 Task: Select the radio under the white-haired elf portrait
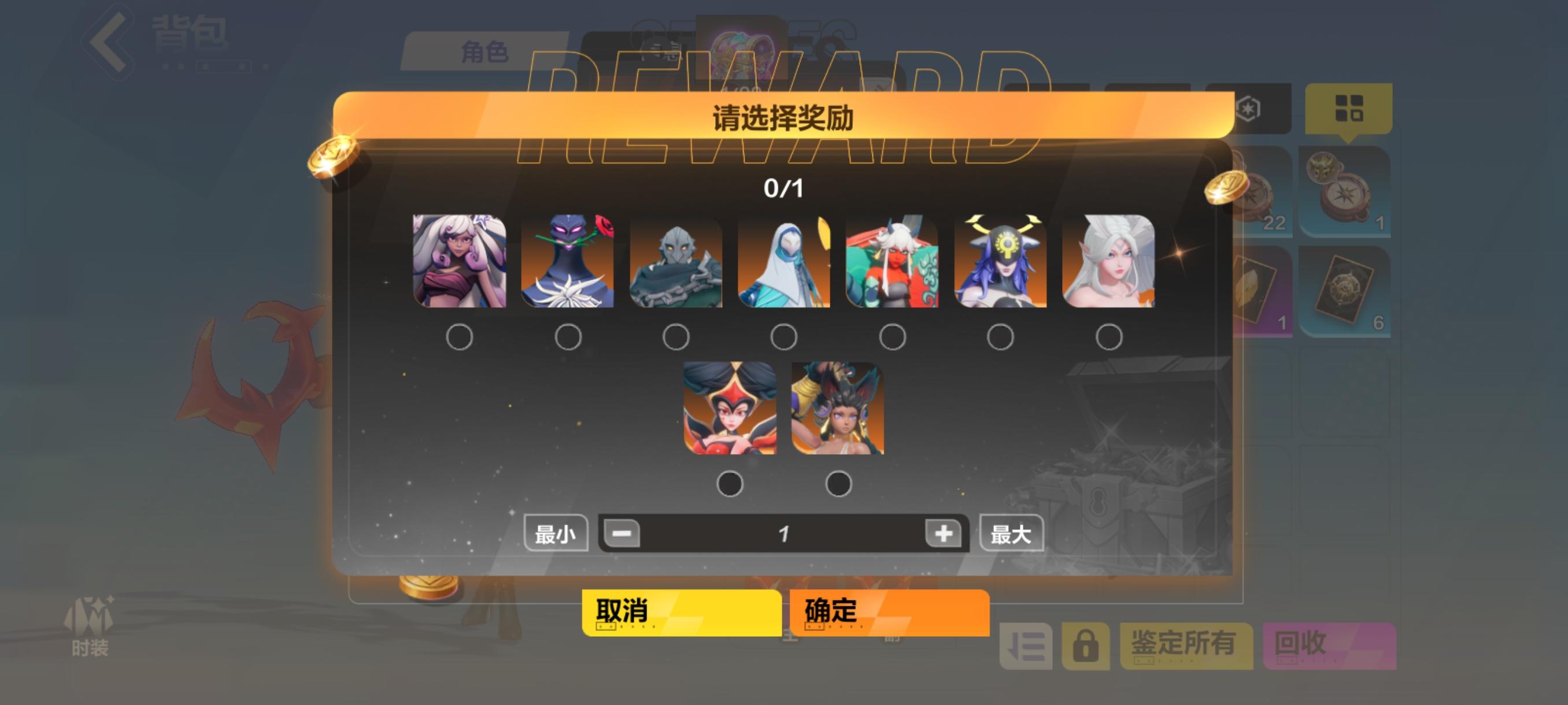(1109, 336)
